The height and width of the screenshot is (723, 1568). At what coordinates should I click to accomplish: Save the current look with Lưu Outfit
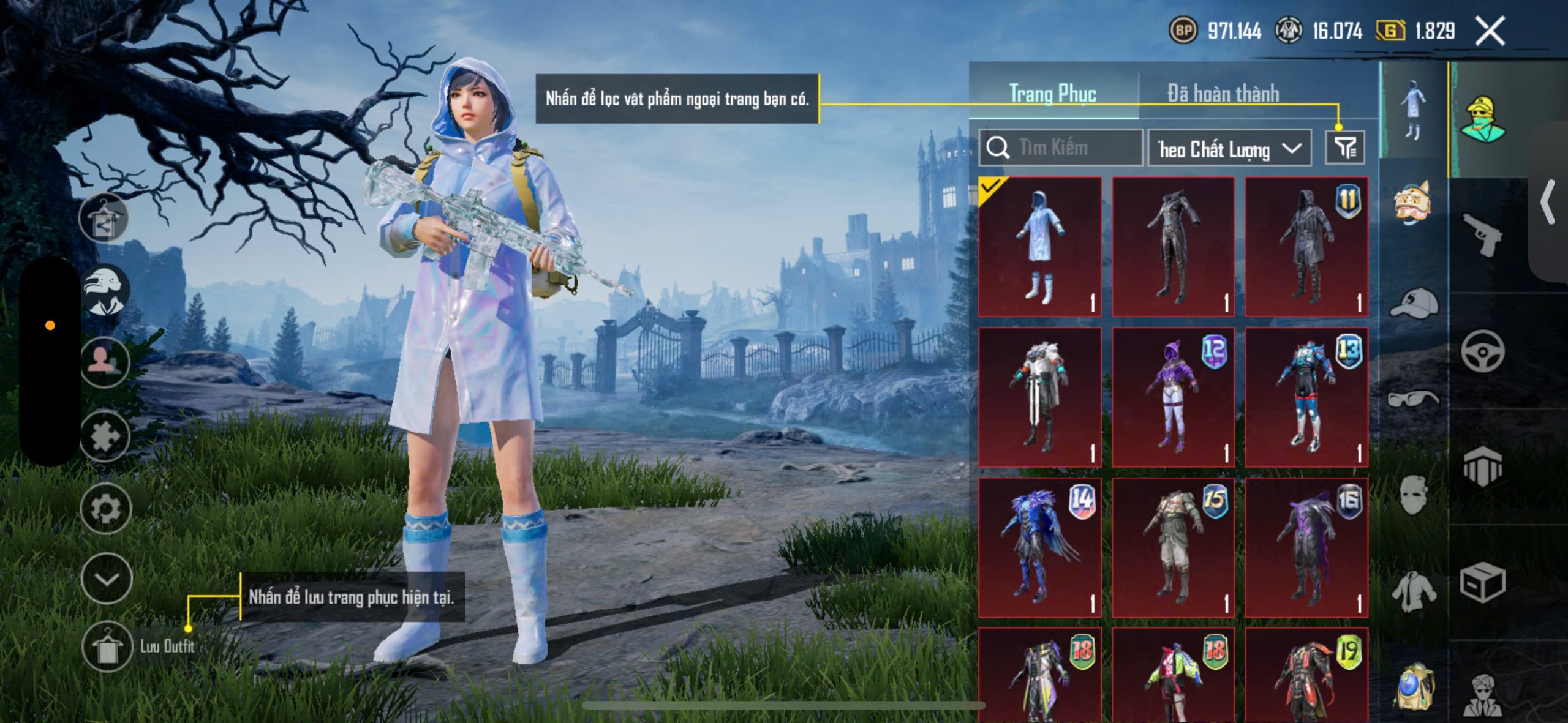click(x=108, y=646)
